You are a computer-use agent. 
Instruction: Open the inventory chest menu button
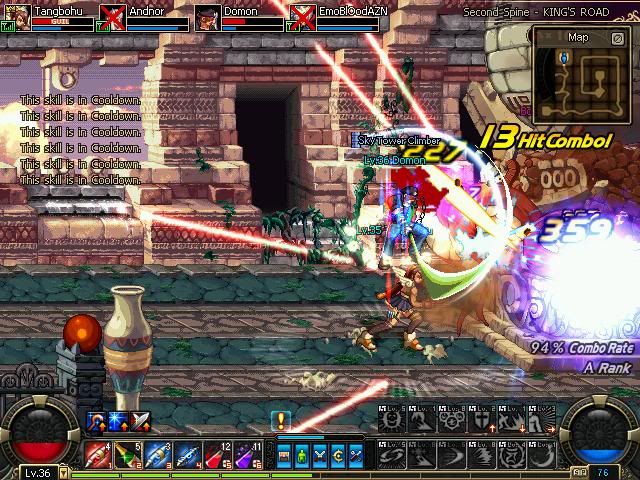tap(284, 455)
